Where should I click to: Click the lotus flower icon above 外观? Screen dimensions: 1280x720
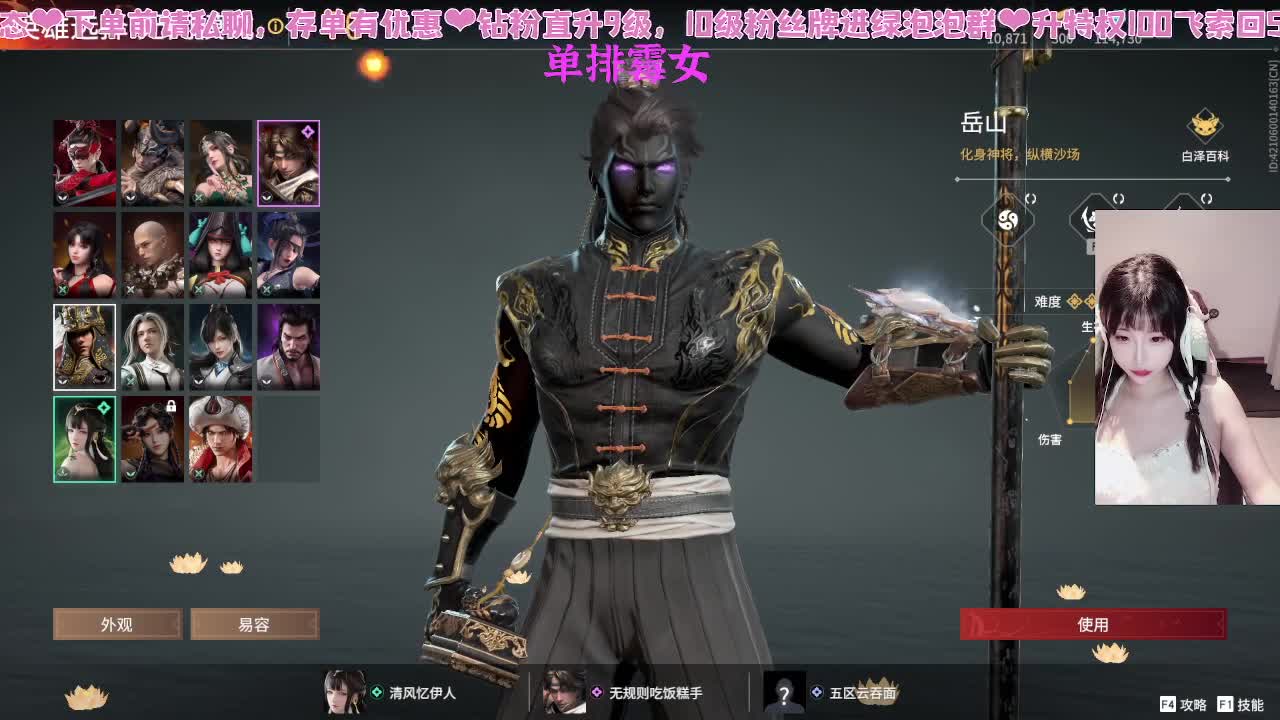click(x=187, y=563)
